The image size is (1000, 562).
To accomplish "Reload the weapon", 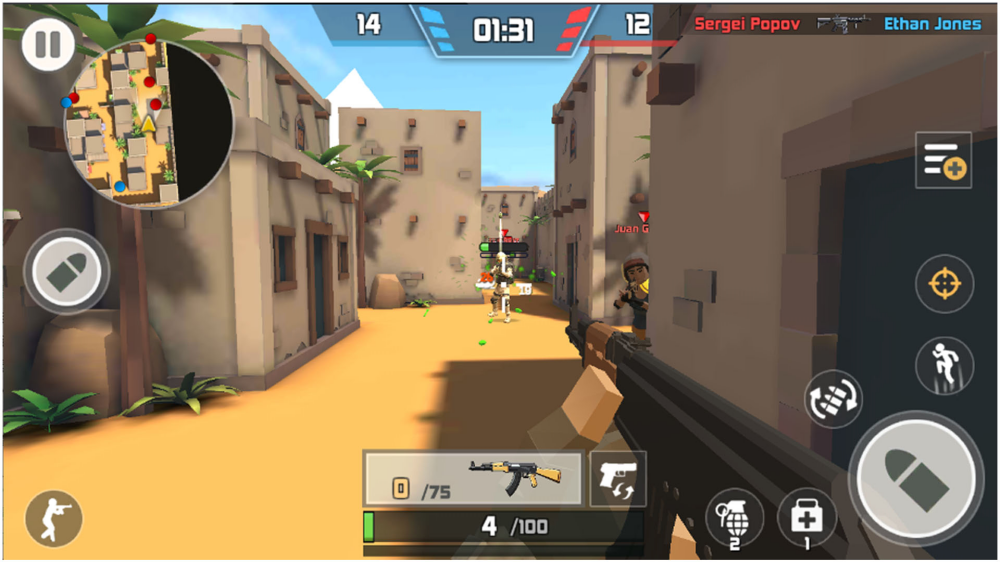I will (833, 400).
